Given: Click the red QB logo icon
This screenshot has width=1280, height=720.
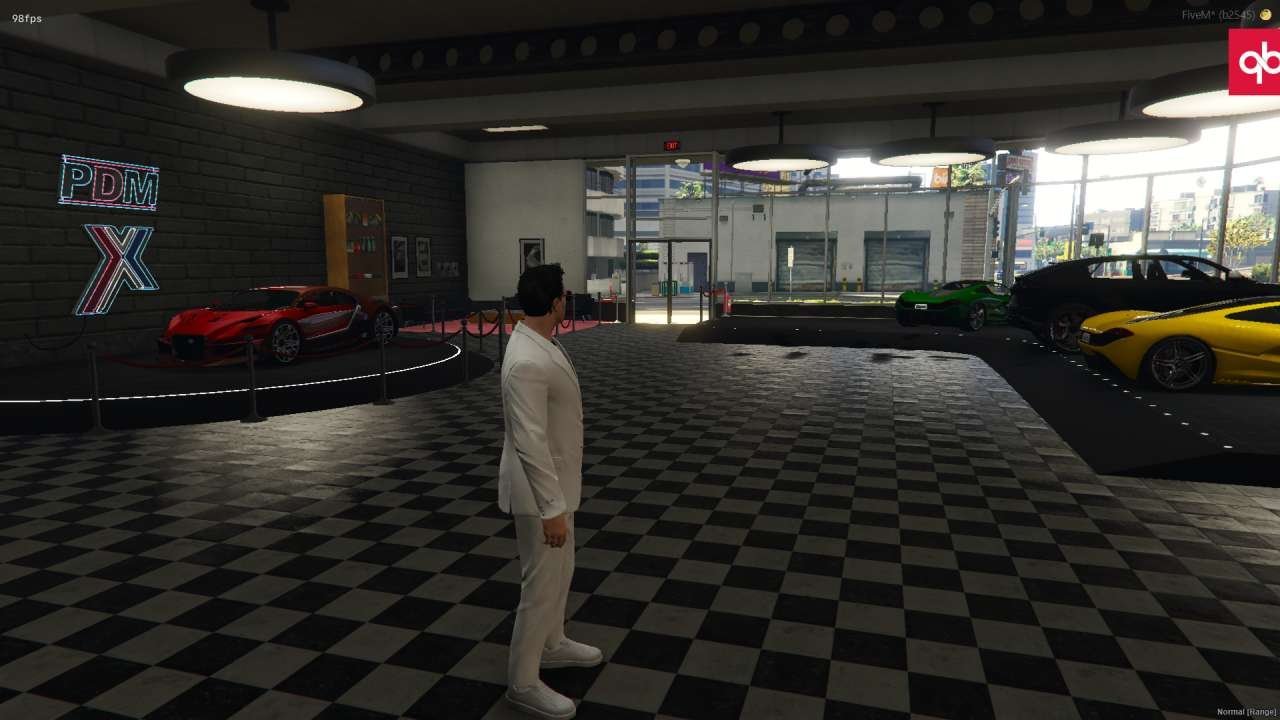Looking at the screenshot, I should tap(1255, 62).
